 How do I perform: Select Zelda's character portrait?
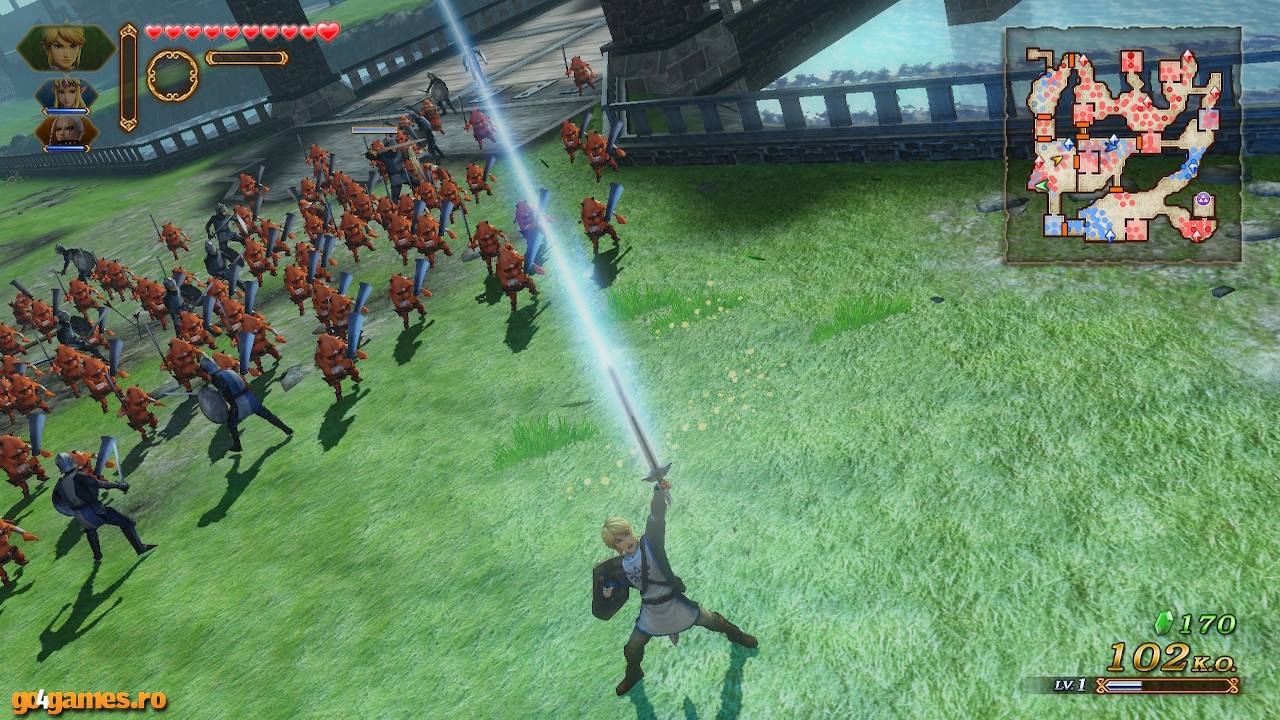point(66,93)
